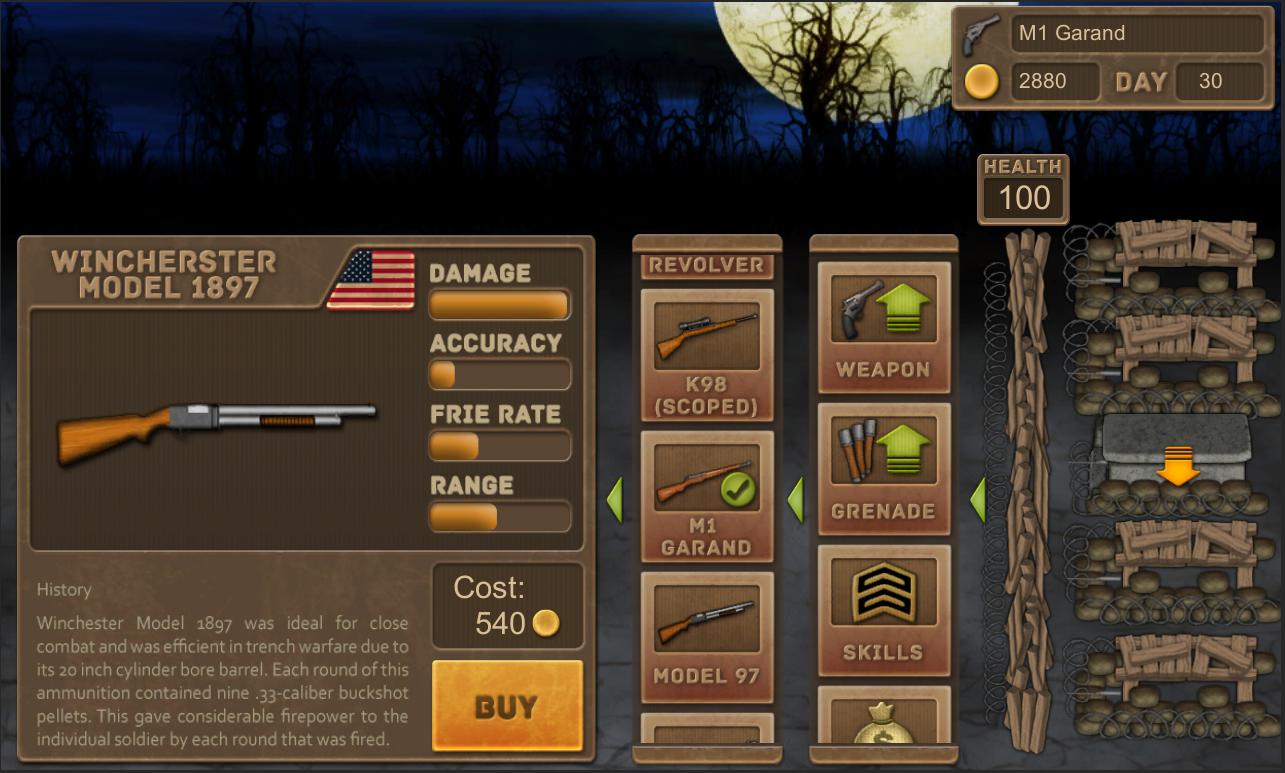Open the Grenade upgrade panel

pyautogui.click(x=883, y=470)
